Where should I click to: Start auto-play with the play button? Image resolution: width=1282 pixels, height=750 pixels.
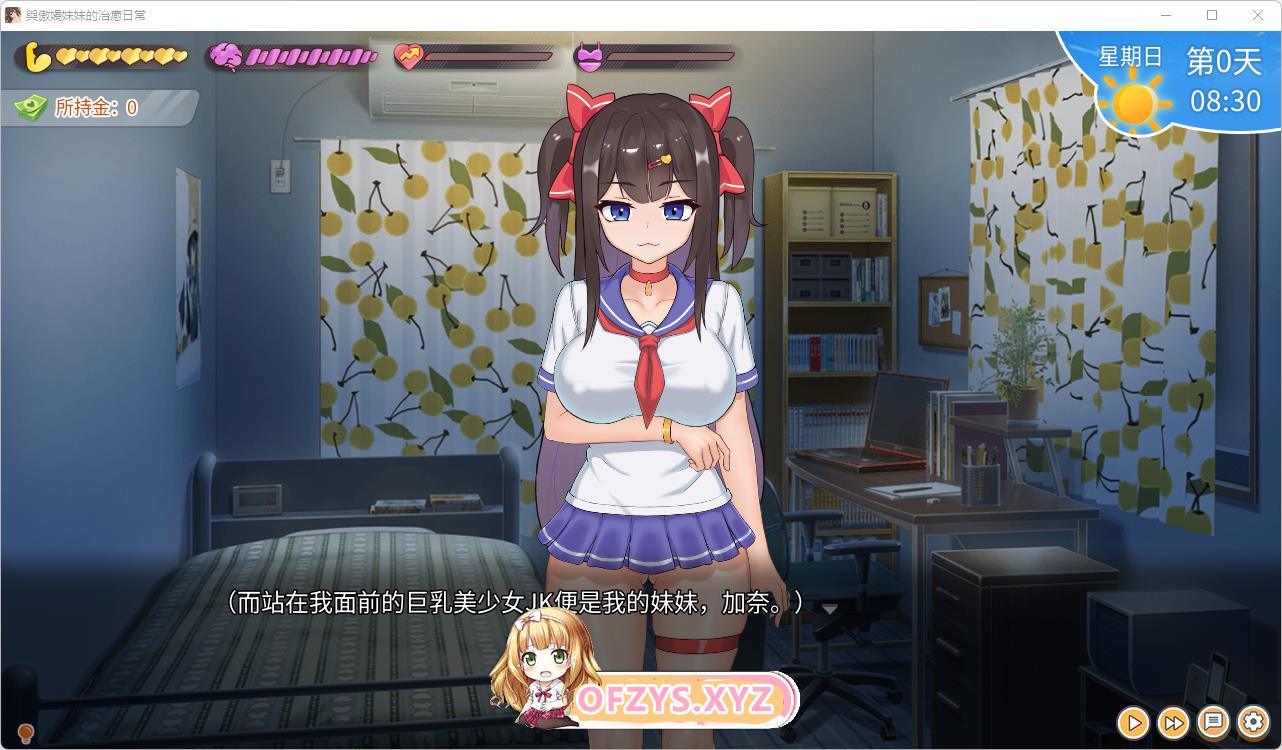(x=1133, y=721)
